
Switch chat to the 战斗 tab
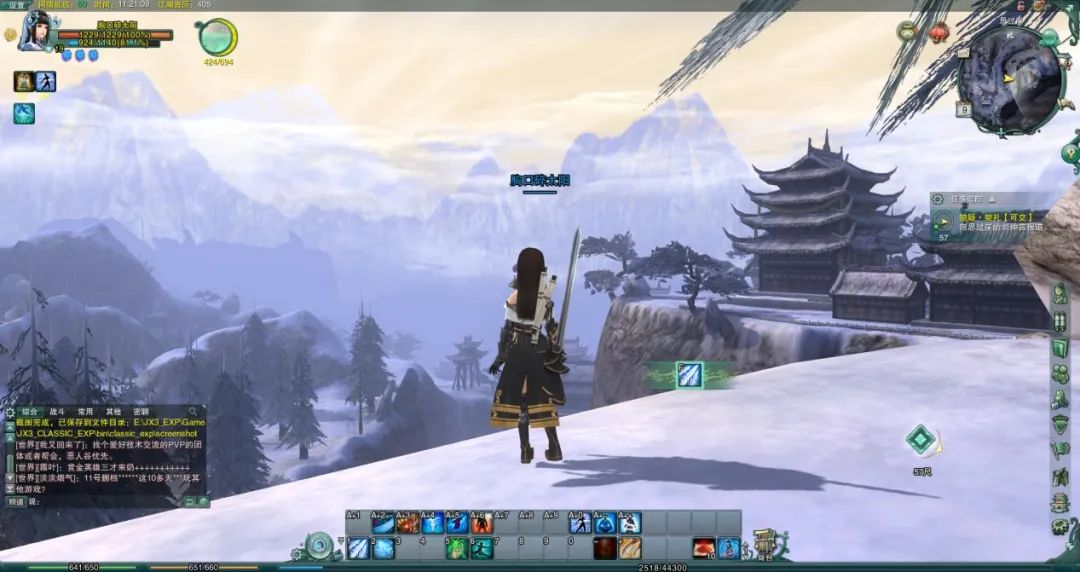click(58, 411)
